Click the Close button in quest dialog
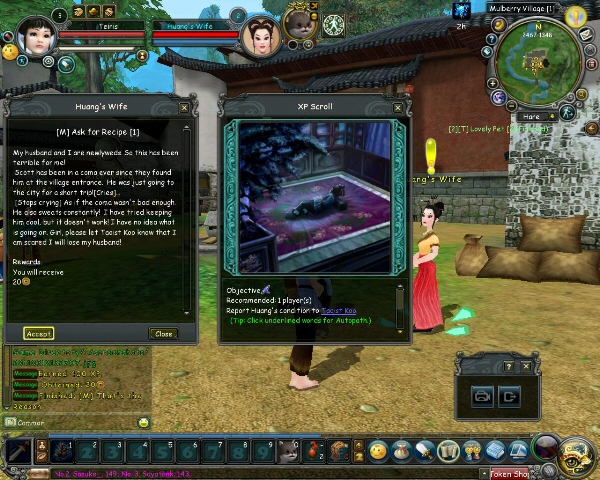 pyautogui.click(x=163, y=333)
